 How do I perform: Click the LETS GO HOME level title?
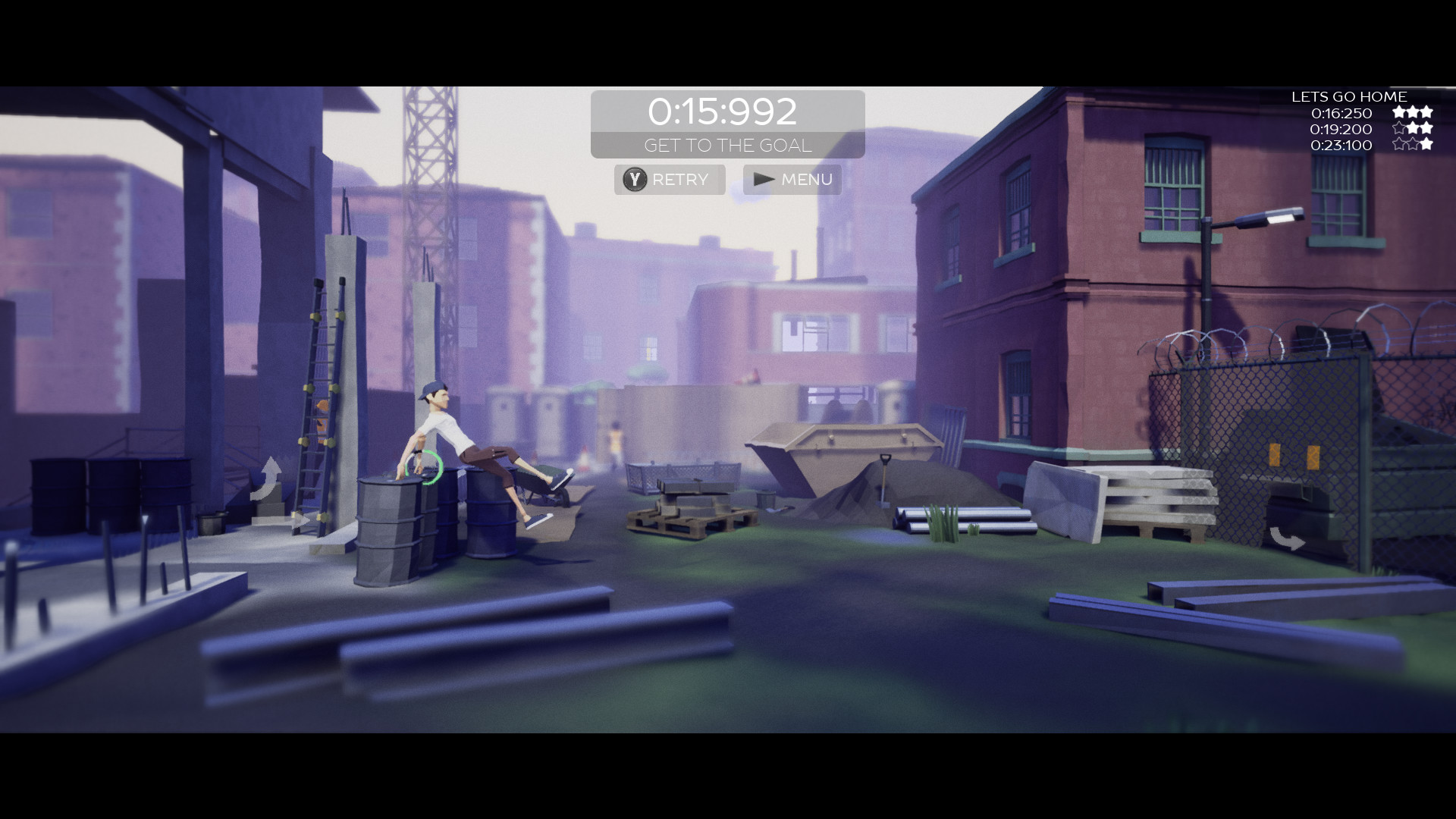(1349, 96)
